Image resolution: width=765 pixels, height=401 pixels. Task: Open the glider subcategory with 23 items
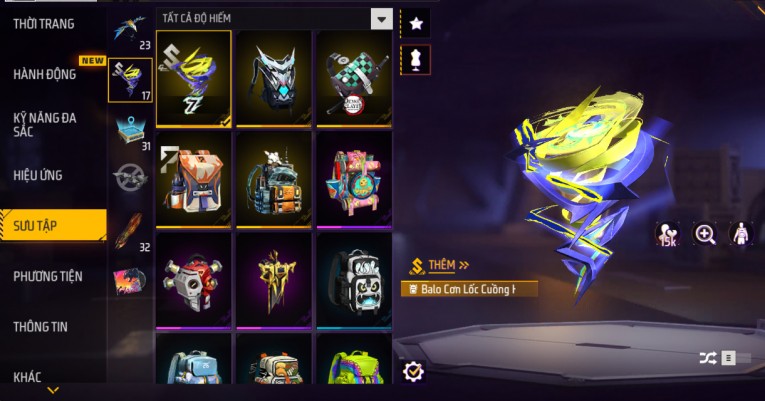131,30
